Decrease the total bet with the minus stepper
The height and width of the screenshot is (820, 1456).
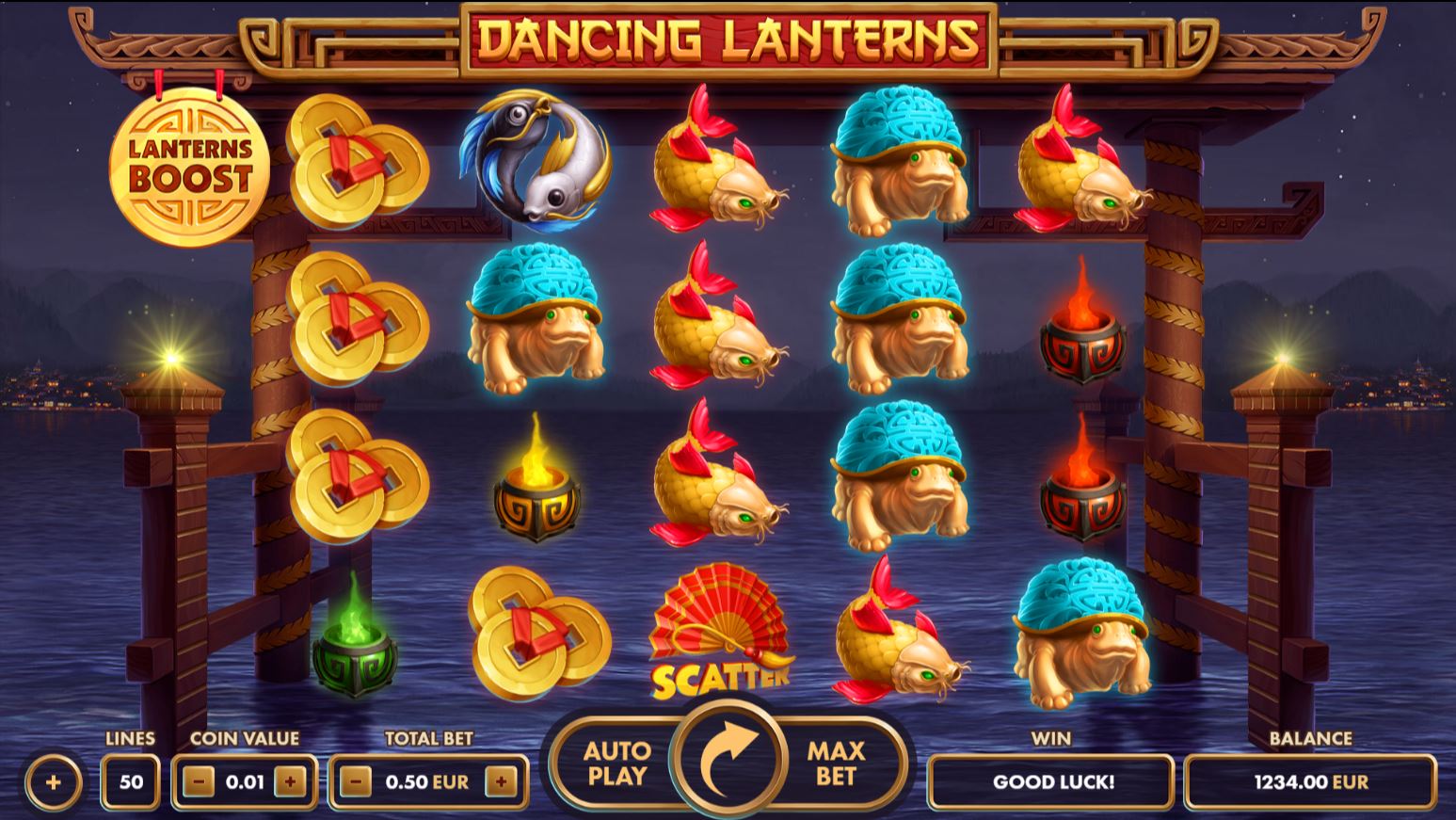tap(353, 780)
